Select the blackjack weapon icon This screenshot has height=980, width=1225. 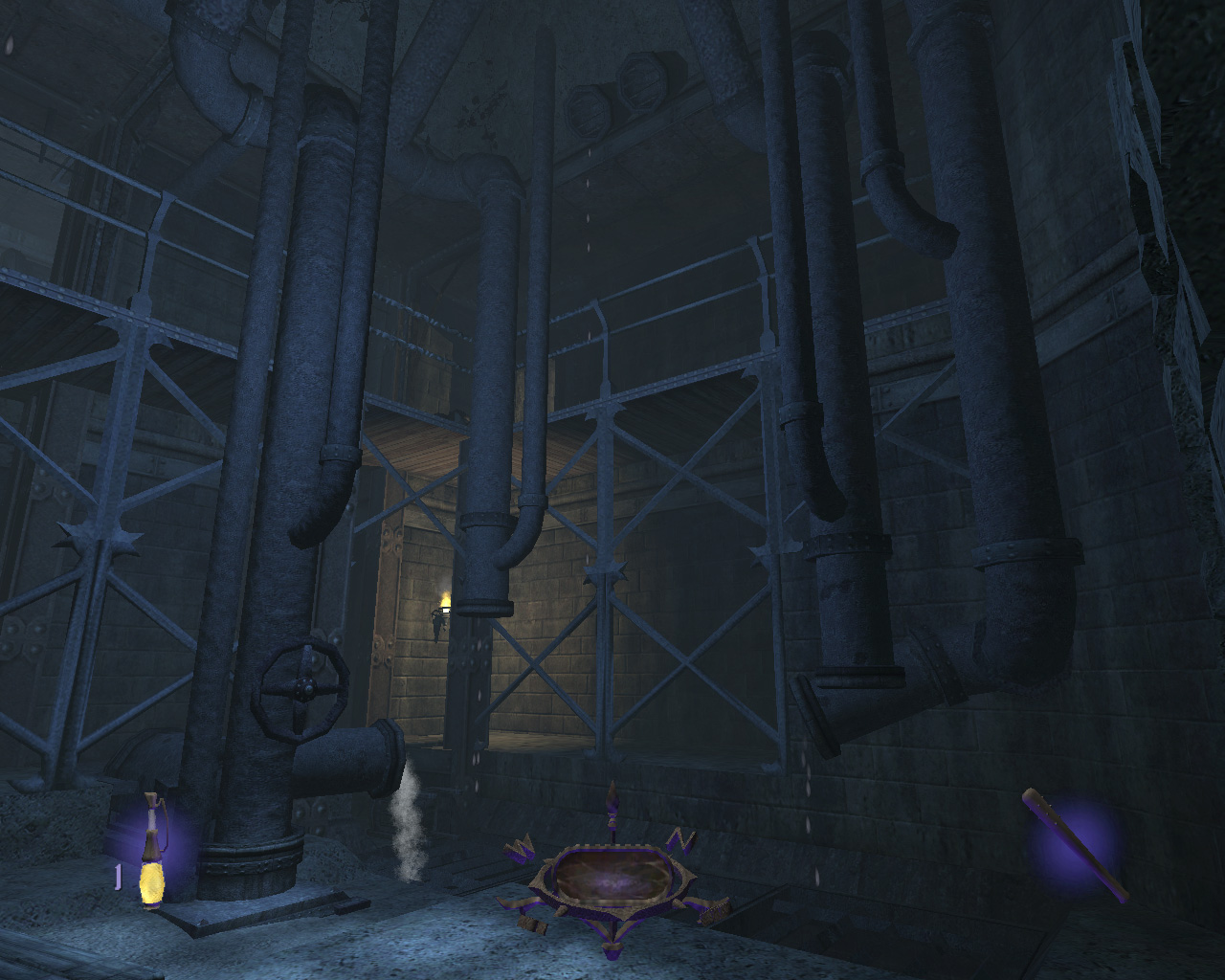1076,845
